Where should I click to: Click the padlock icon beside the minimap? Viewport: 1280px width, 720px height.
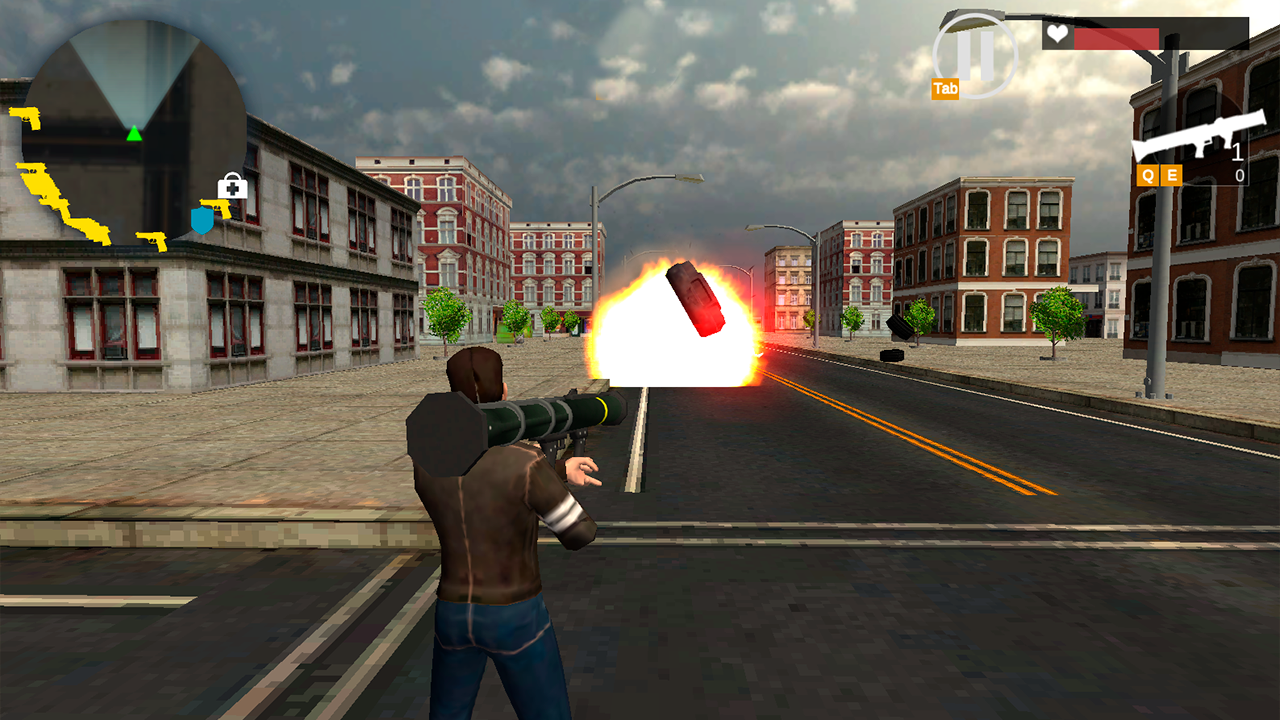(232, 186)
